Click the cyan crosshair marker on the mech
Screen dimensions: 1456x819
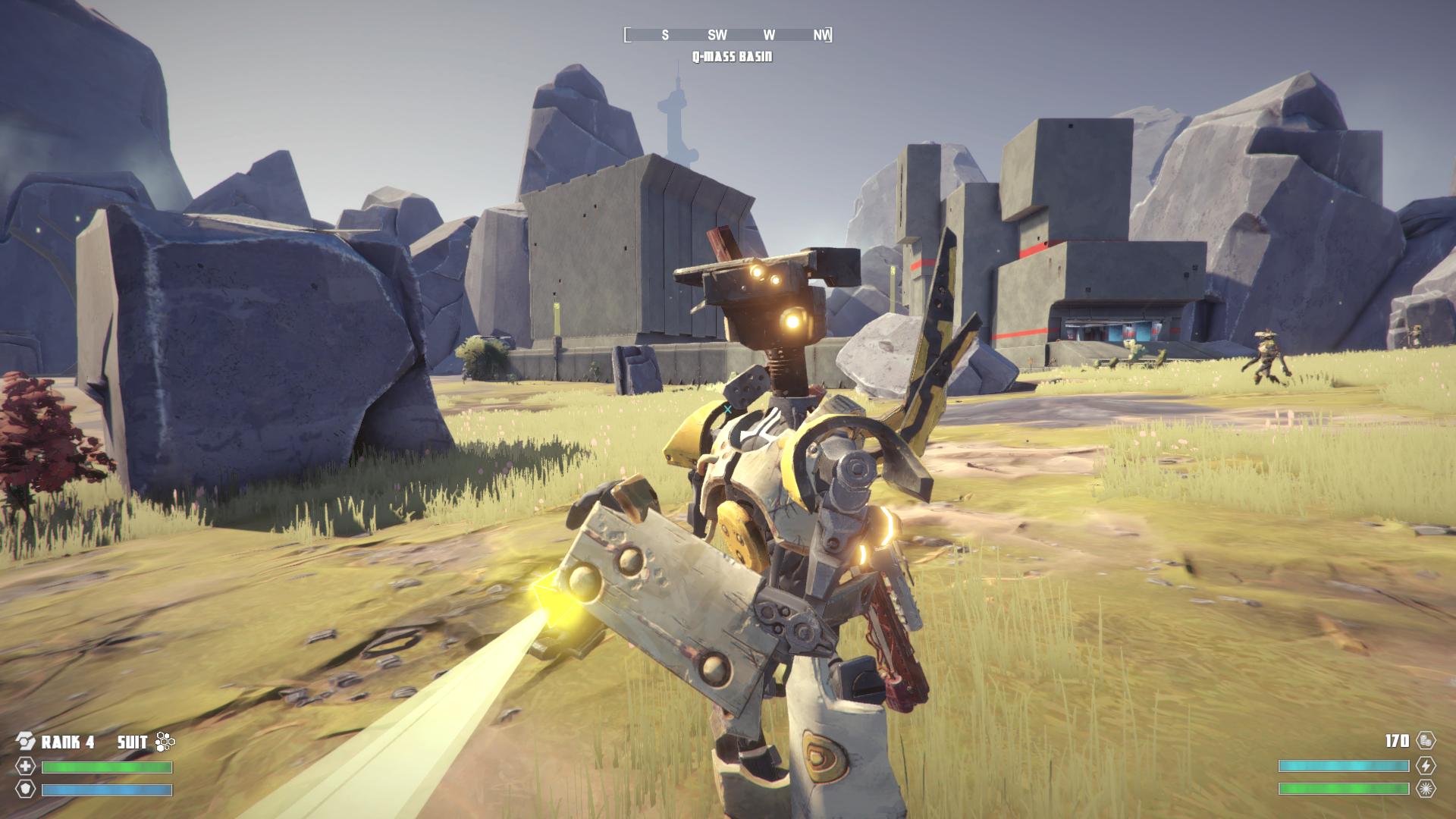pyautogui.click(x=727, y=407)
